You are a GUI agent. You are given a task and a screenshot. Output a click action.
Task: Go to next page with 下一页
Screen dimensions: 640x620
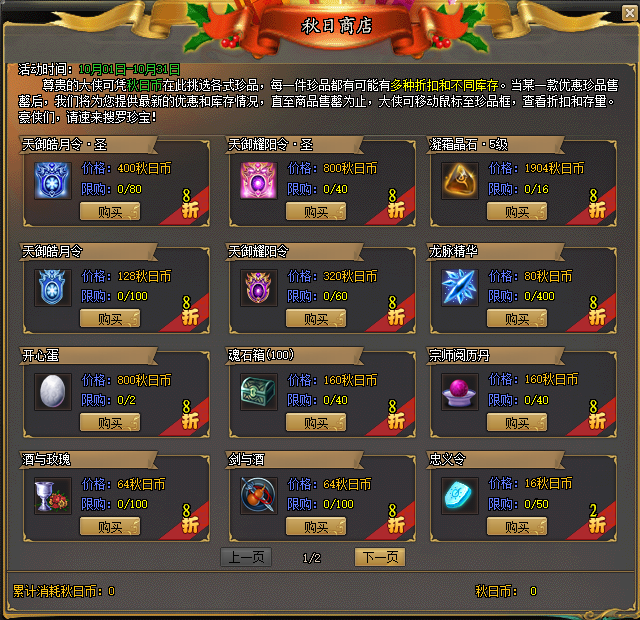click(380, 557)
